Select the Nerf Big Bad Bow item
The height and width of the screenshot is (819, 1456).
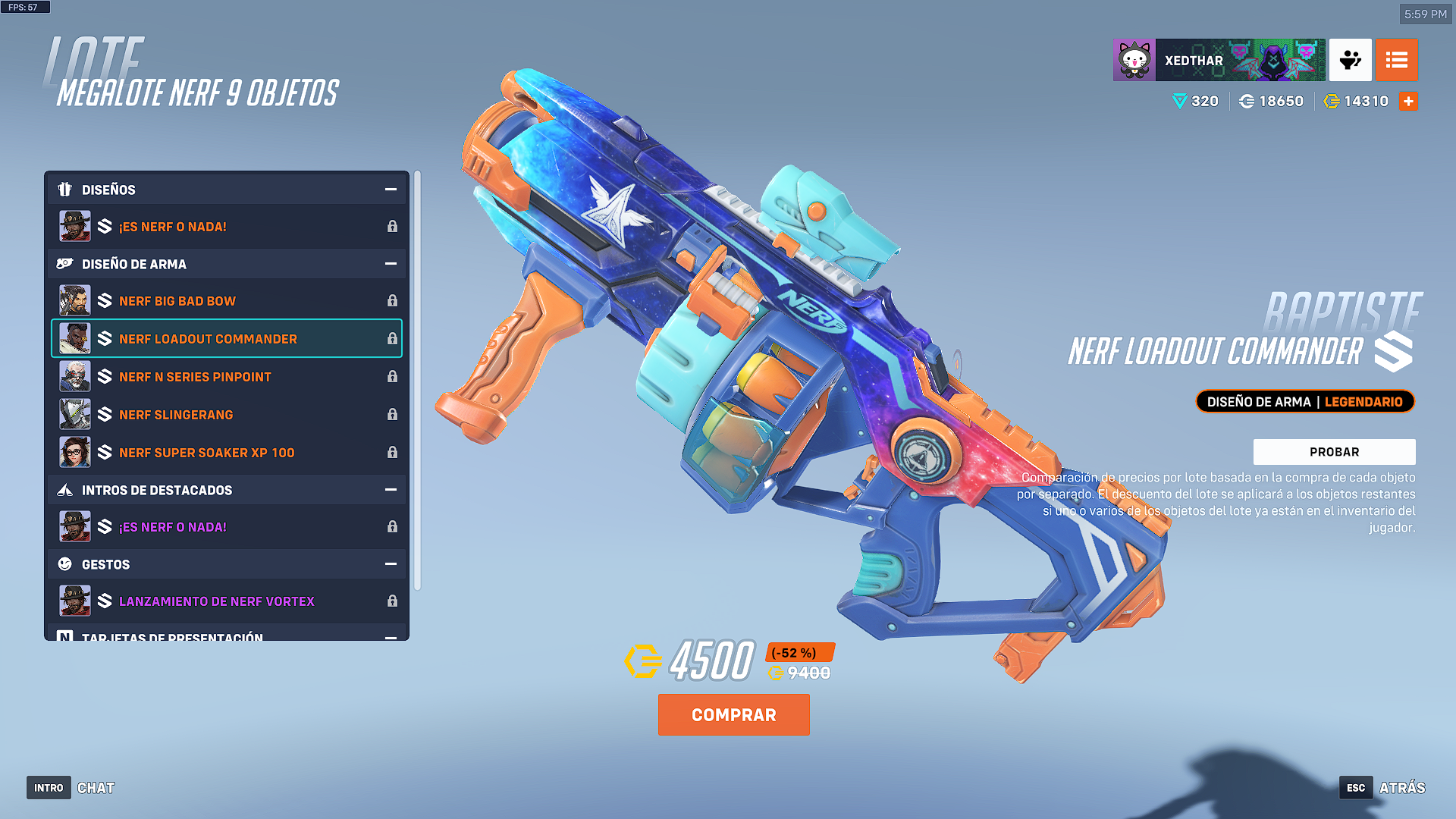click(x=226, y=301)
